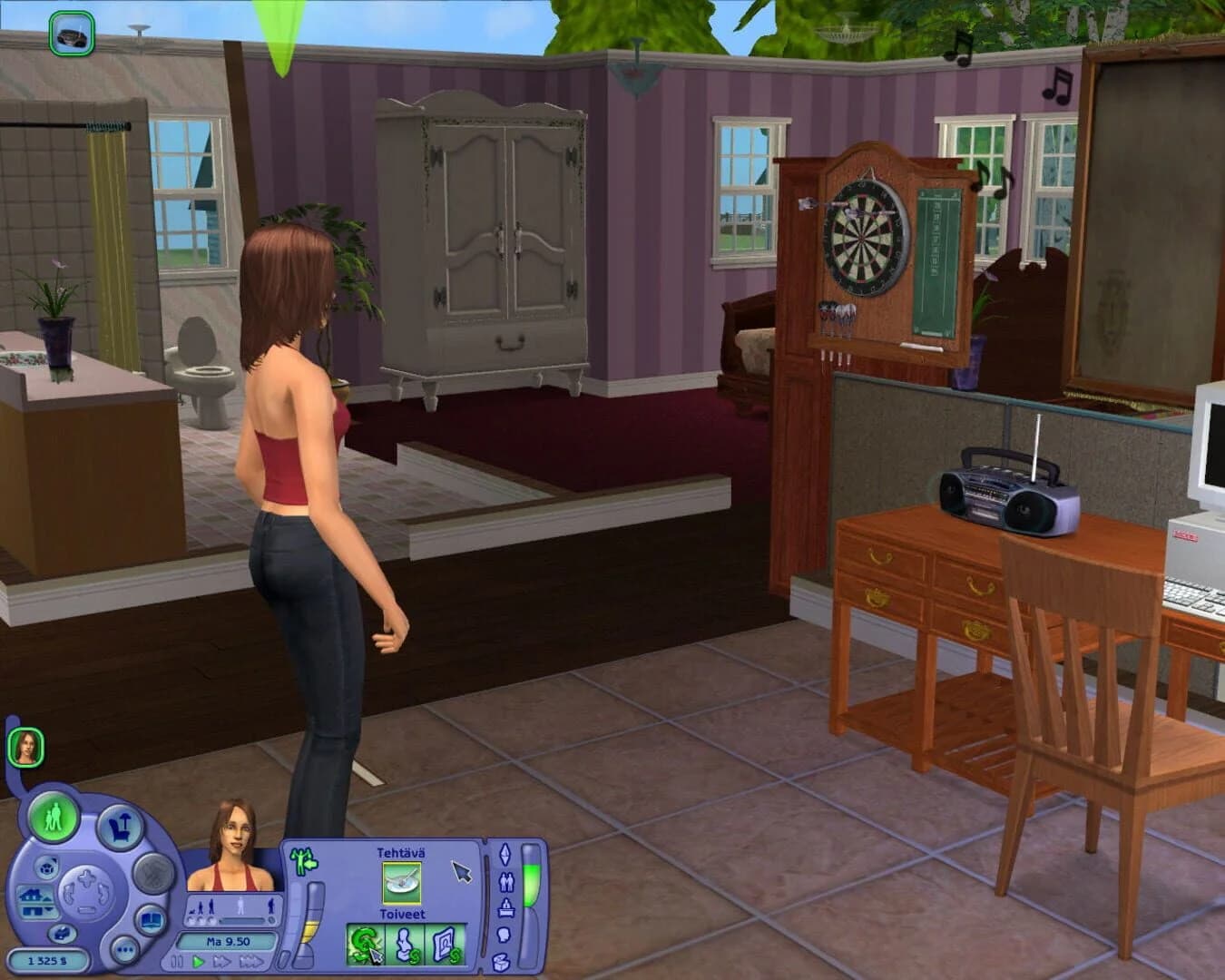Collapse the right-side panel tab strip

coord(485,903)
